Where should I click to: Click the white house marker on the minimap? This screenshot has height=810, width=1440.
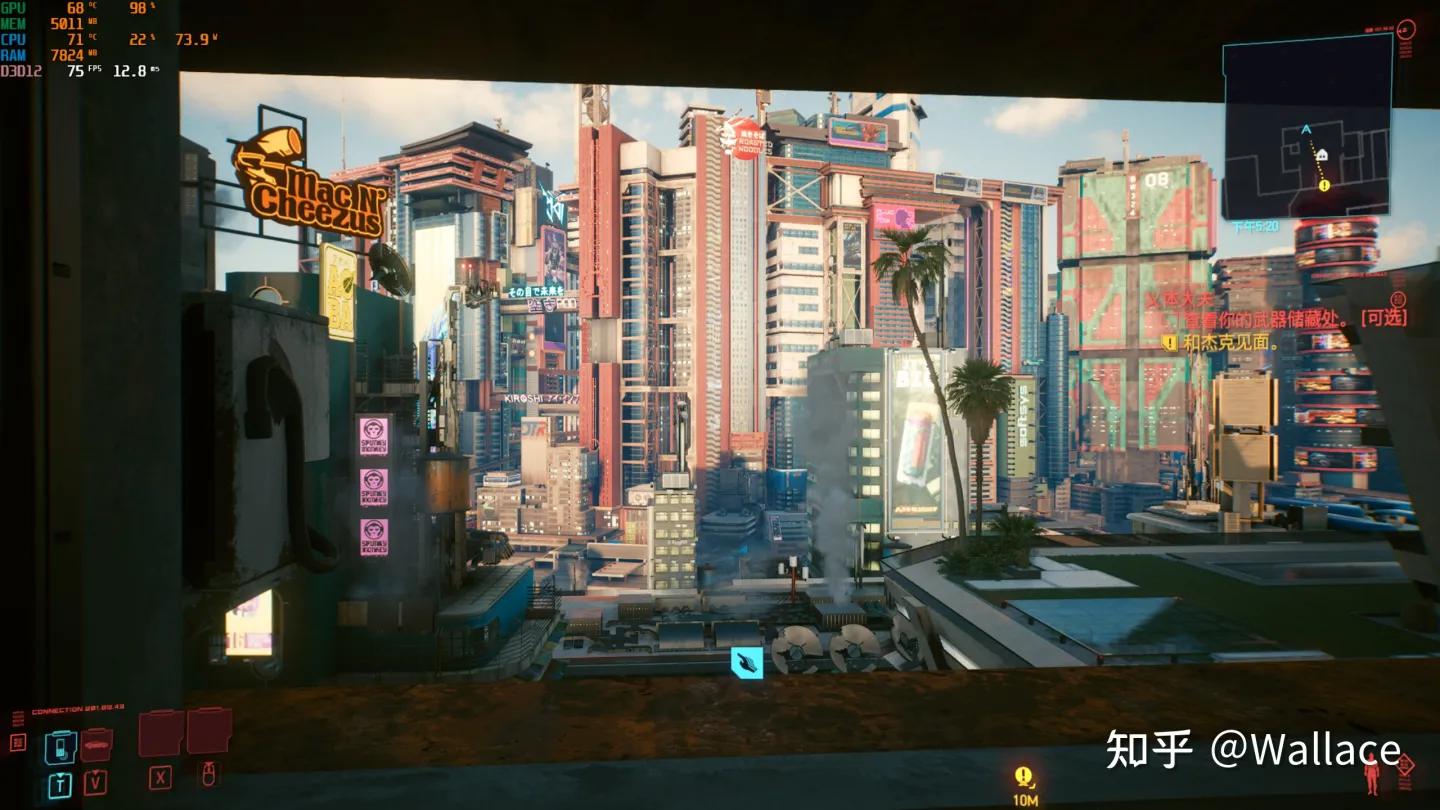(x=1321, y=155)
